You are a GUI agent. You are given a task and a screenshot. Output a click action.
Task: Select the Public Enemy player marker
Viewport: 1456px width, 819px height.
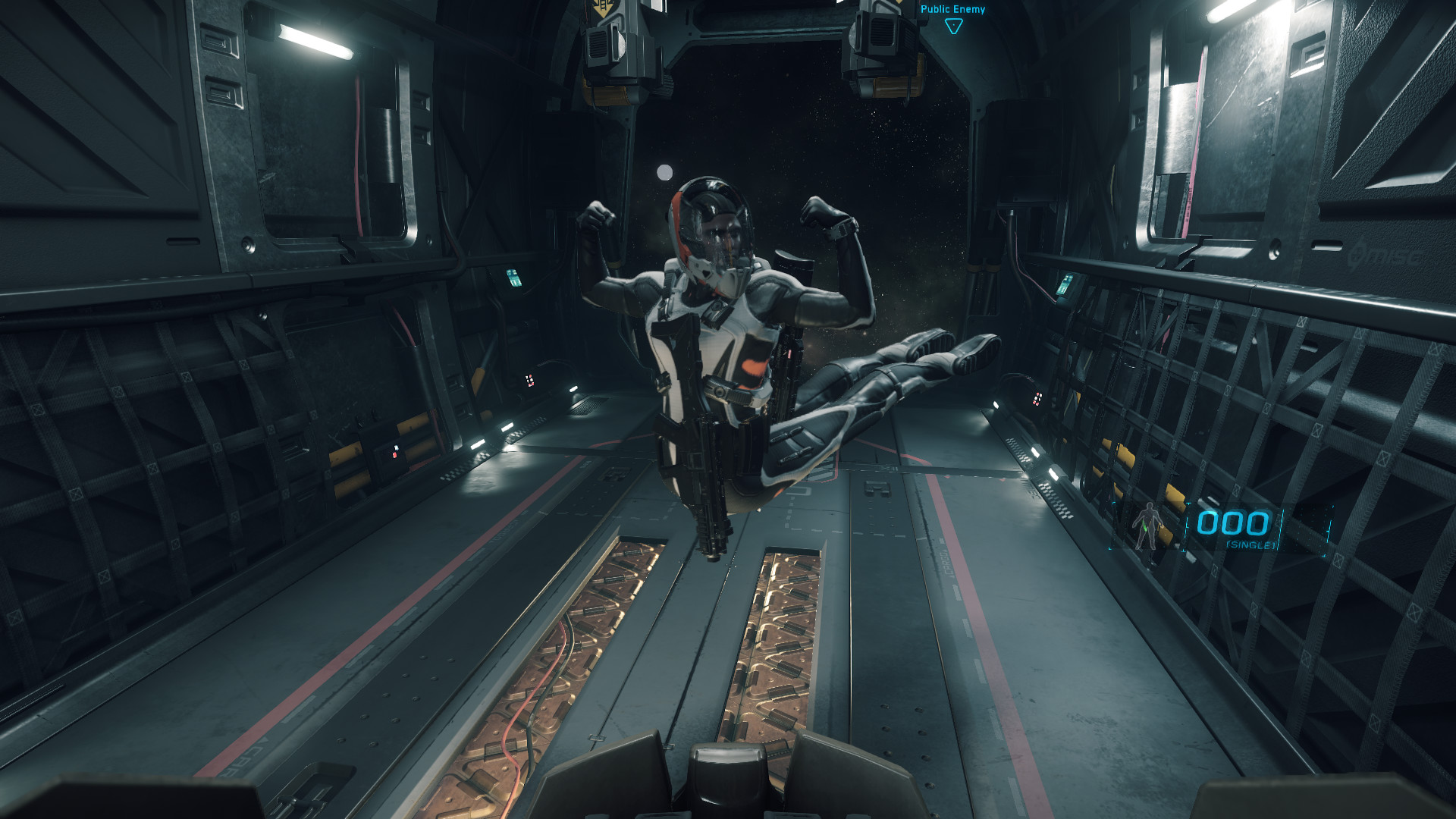pos(953,26)
